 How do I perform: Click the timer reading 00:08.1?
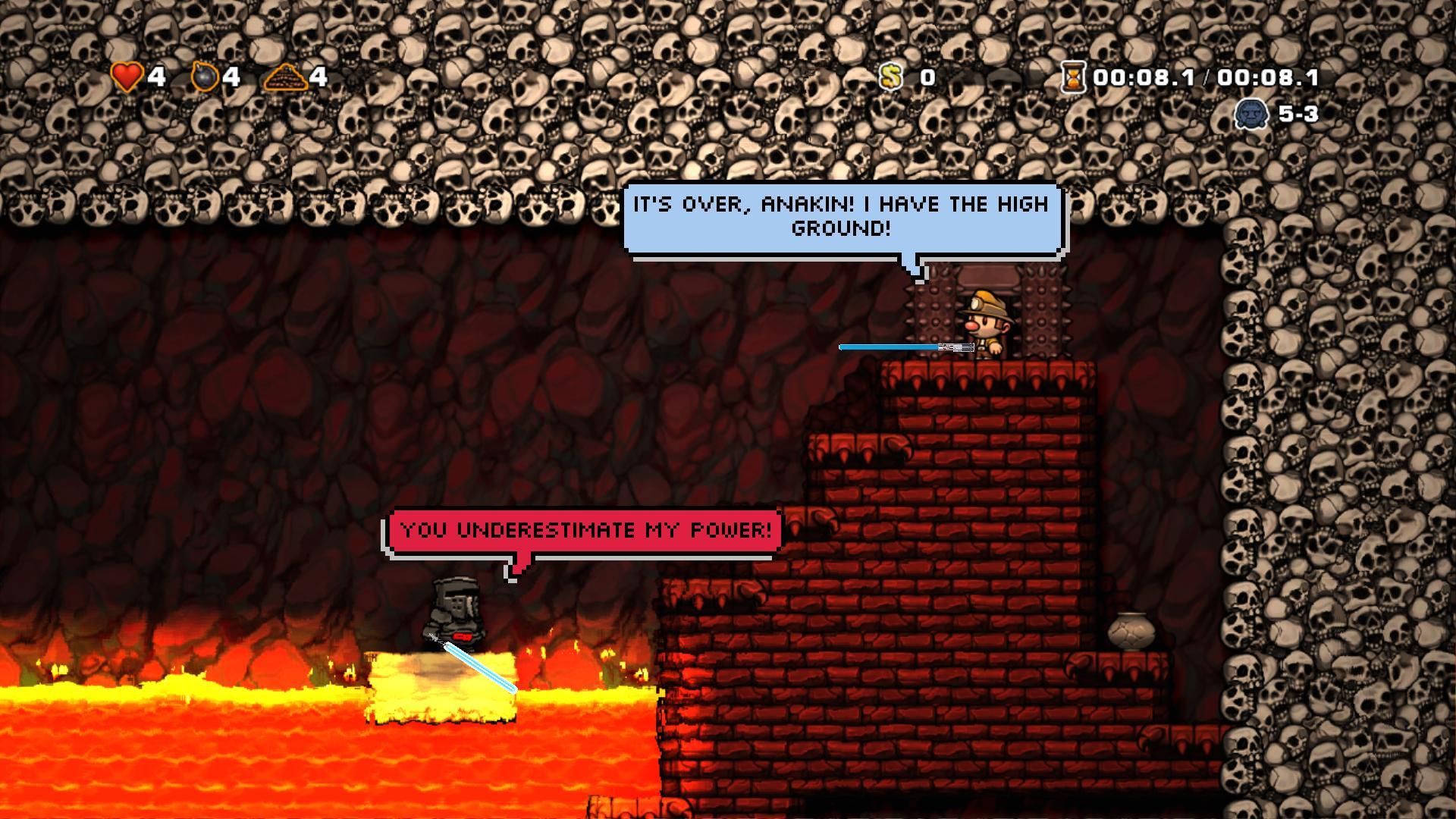coord(1145,76)
